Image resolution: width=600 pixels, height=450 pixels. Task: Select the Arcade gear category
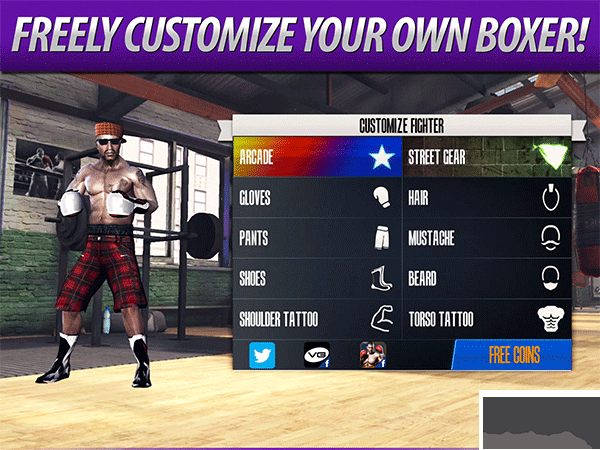(317, 157)
